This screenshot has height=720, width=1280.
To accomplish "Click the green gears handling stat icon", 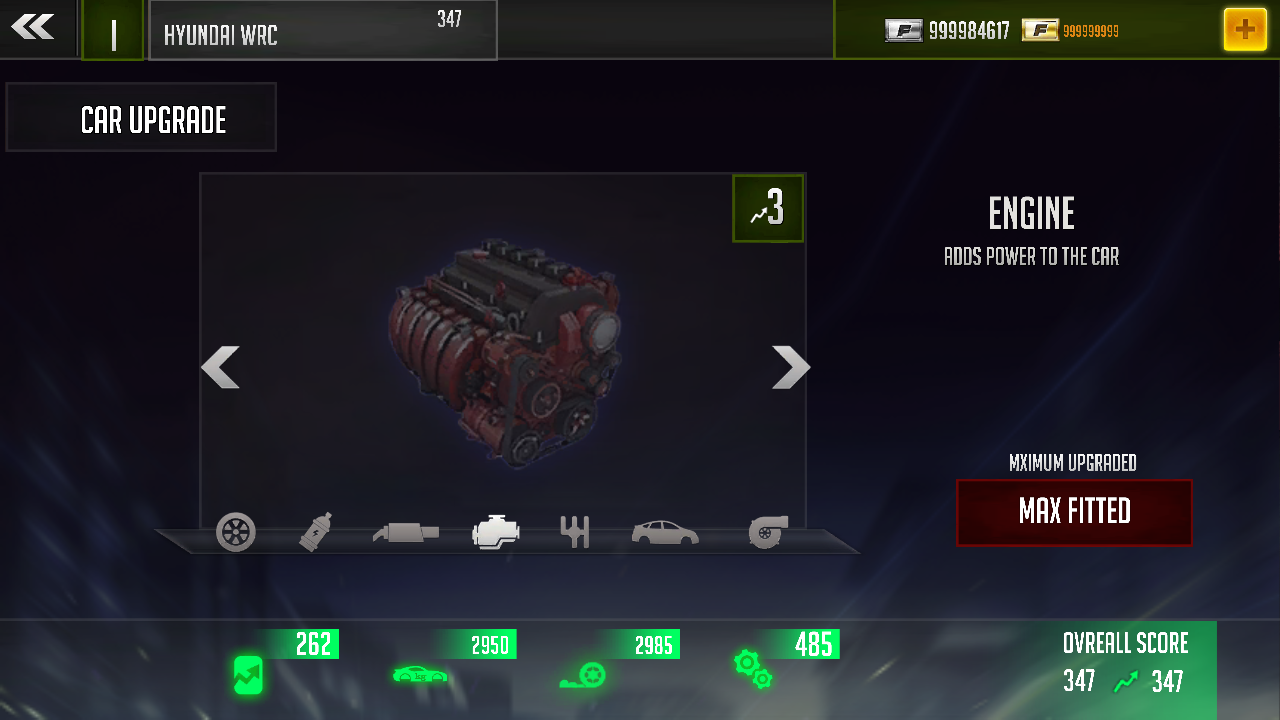I will click(752, 671).
